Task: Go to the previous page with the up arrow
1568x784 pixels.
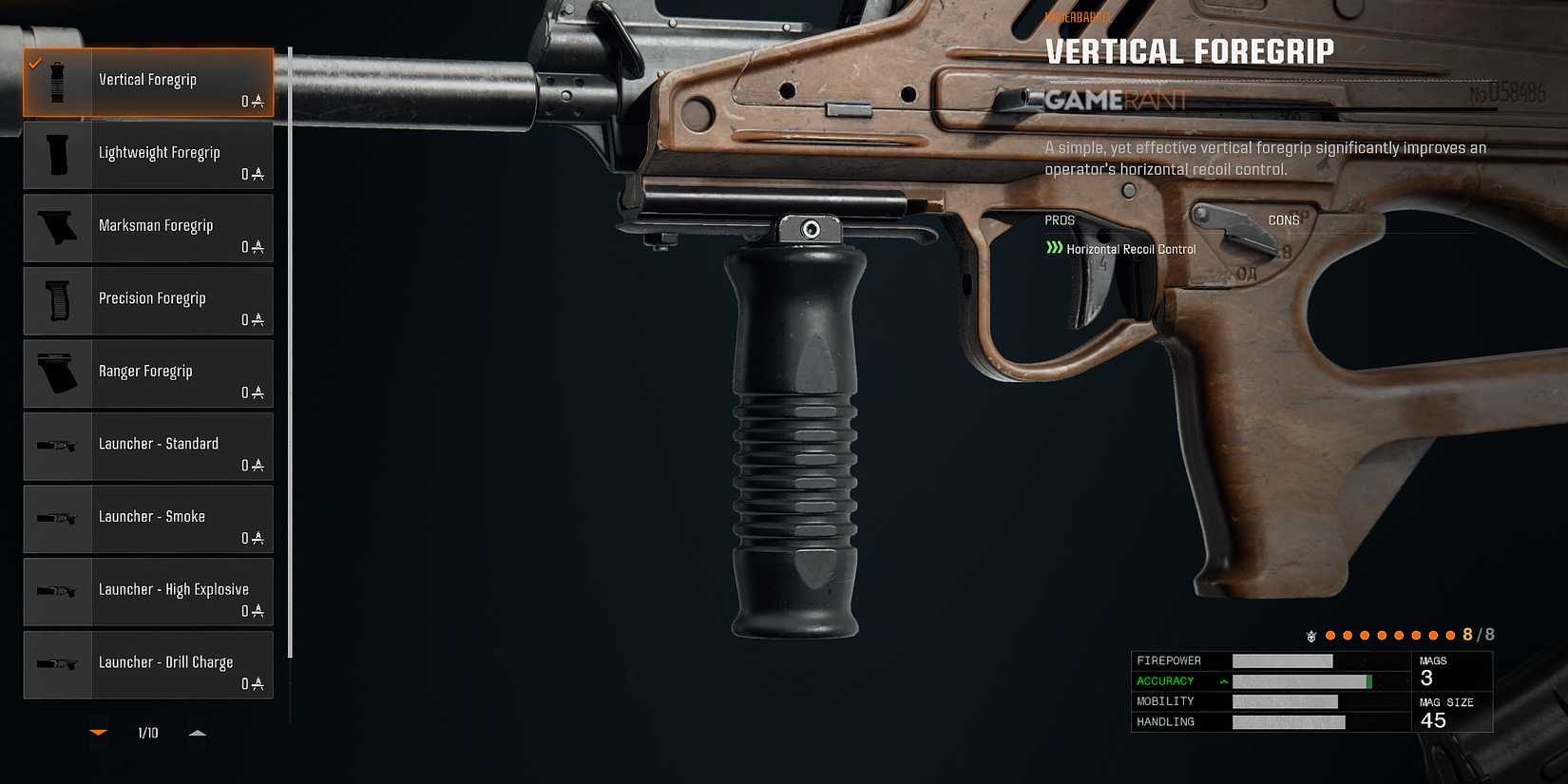Action: point(198,733)
